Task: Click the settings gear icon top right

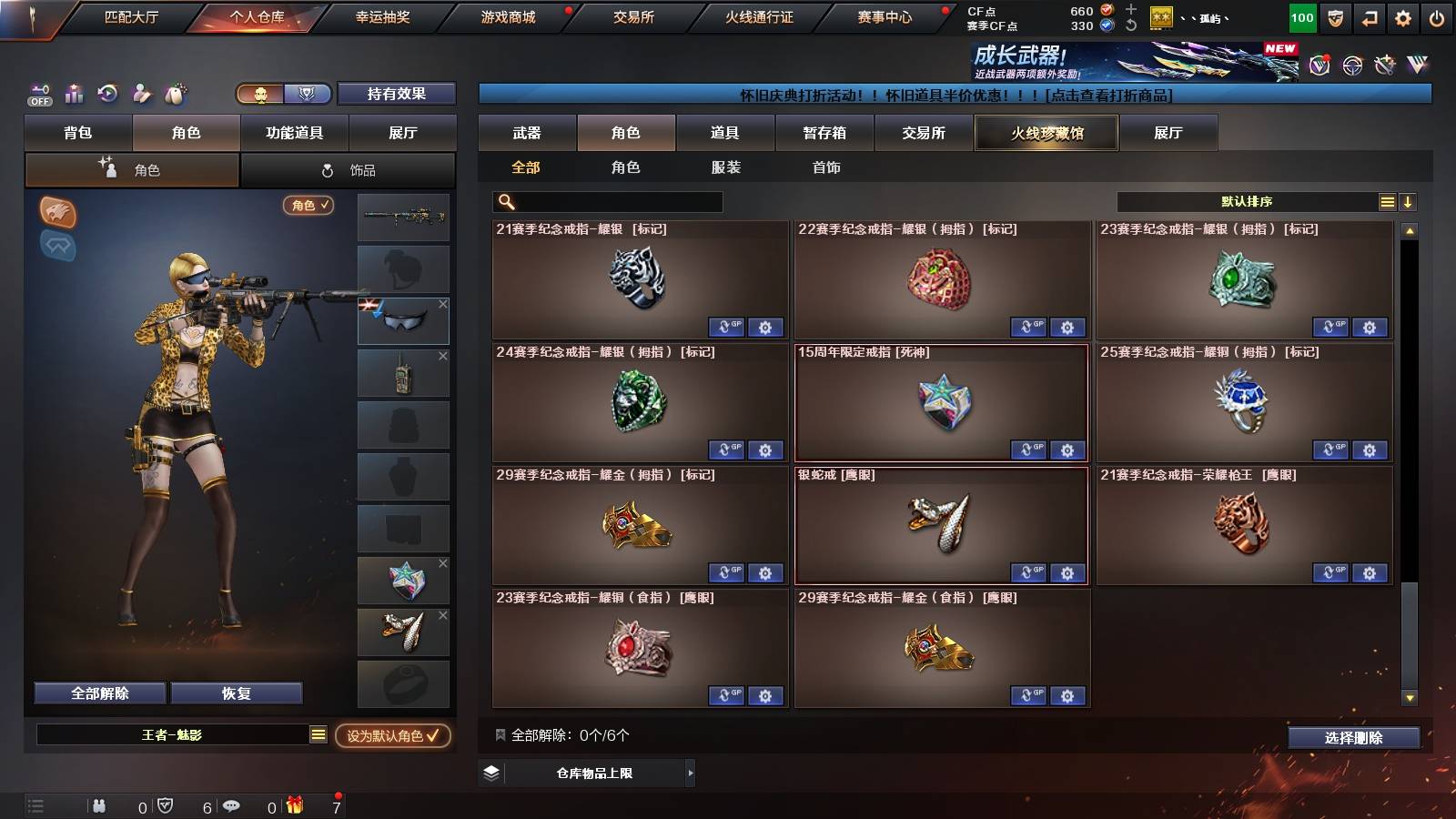Action: click(1402, 17)
